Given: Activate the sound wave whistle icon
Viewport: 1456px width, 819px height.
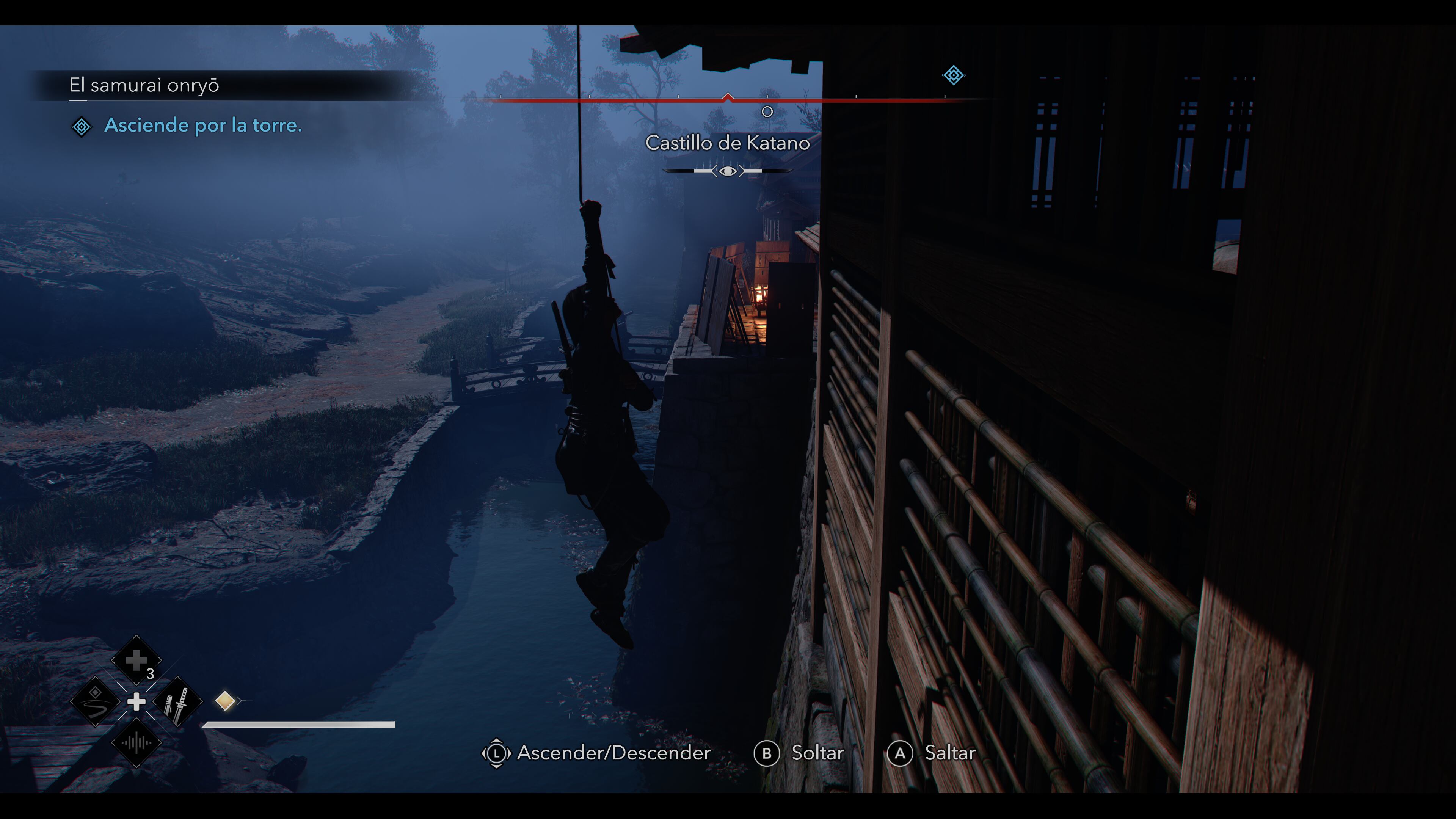Looking at the screenshot, I should [136, 743].
